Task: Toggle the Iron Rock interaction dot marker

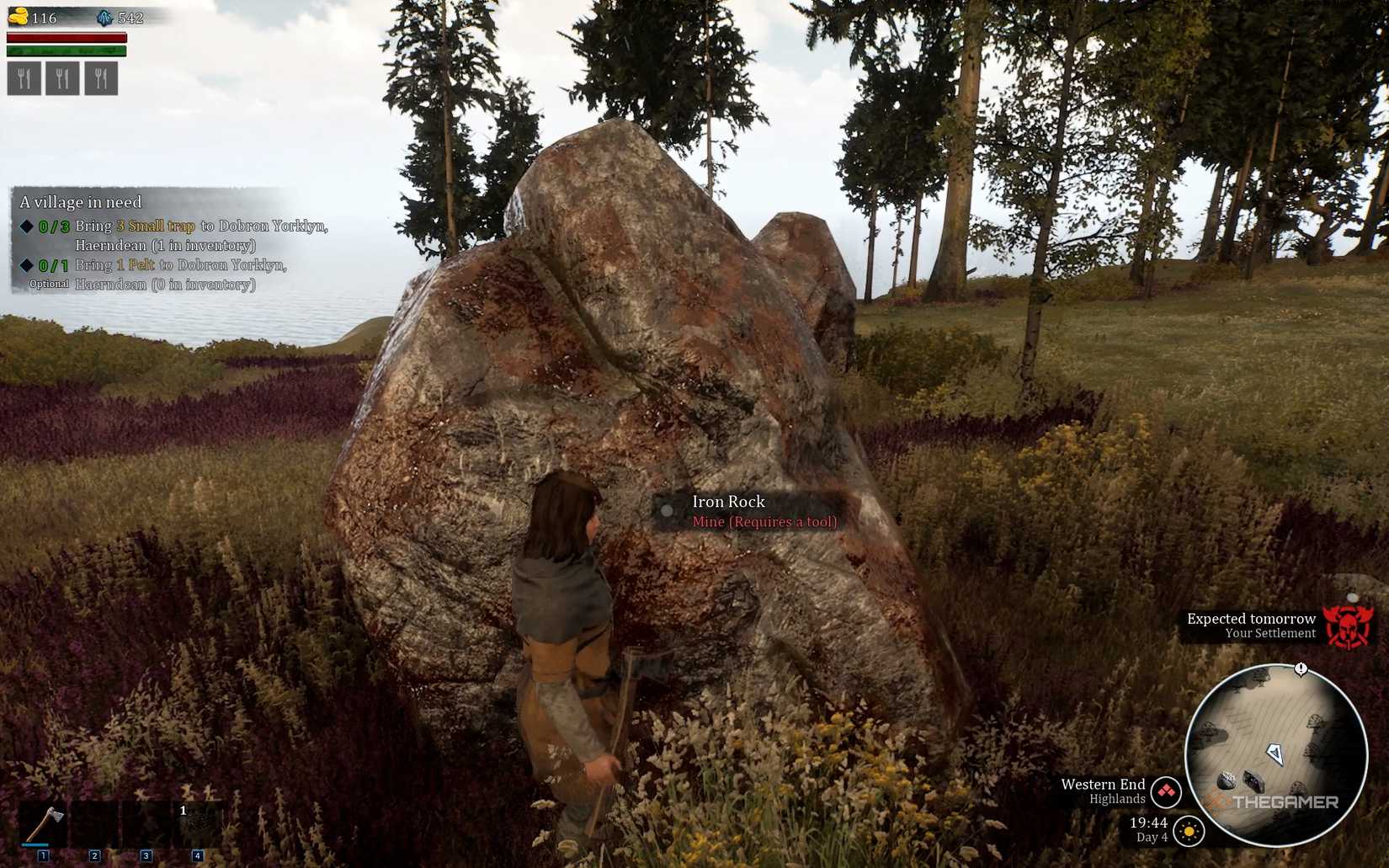Action: (x=668, y=510)
